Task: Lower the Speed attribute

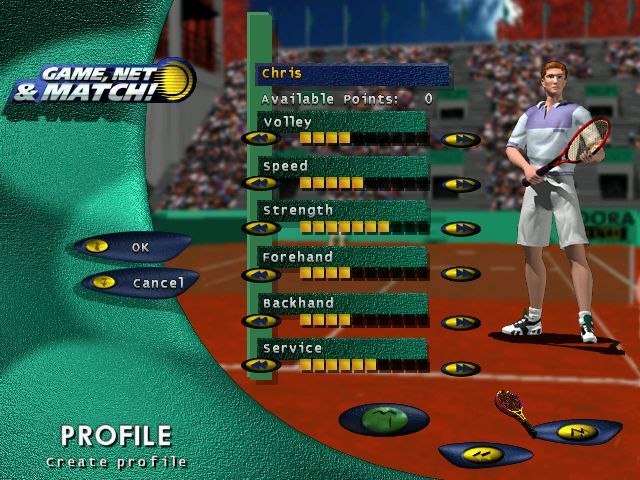Action: point(261,184)
